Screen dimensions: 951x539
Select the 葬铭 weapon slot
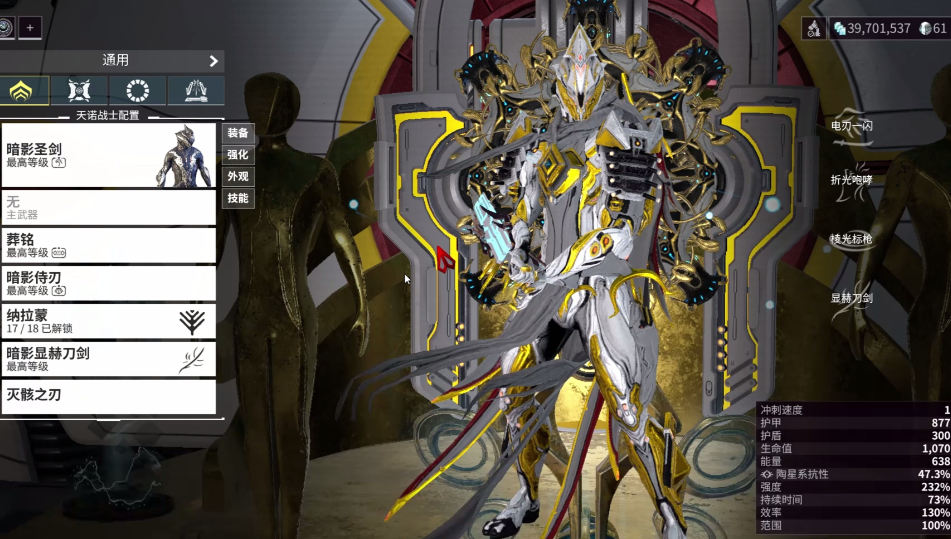(108, 245)
